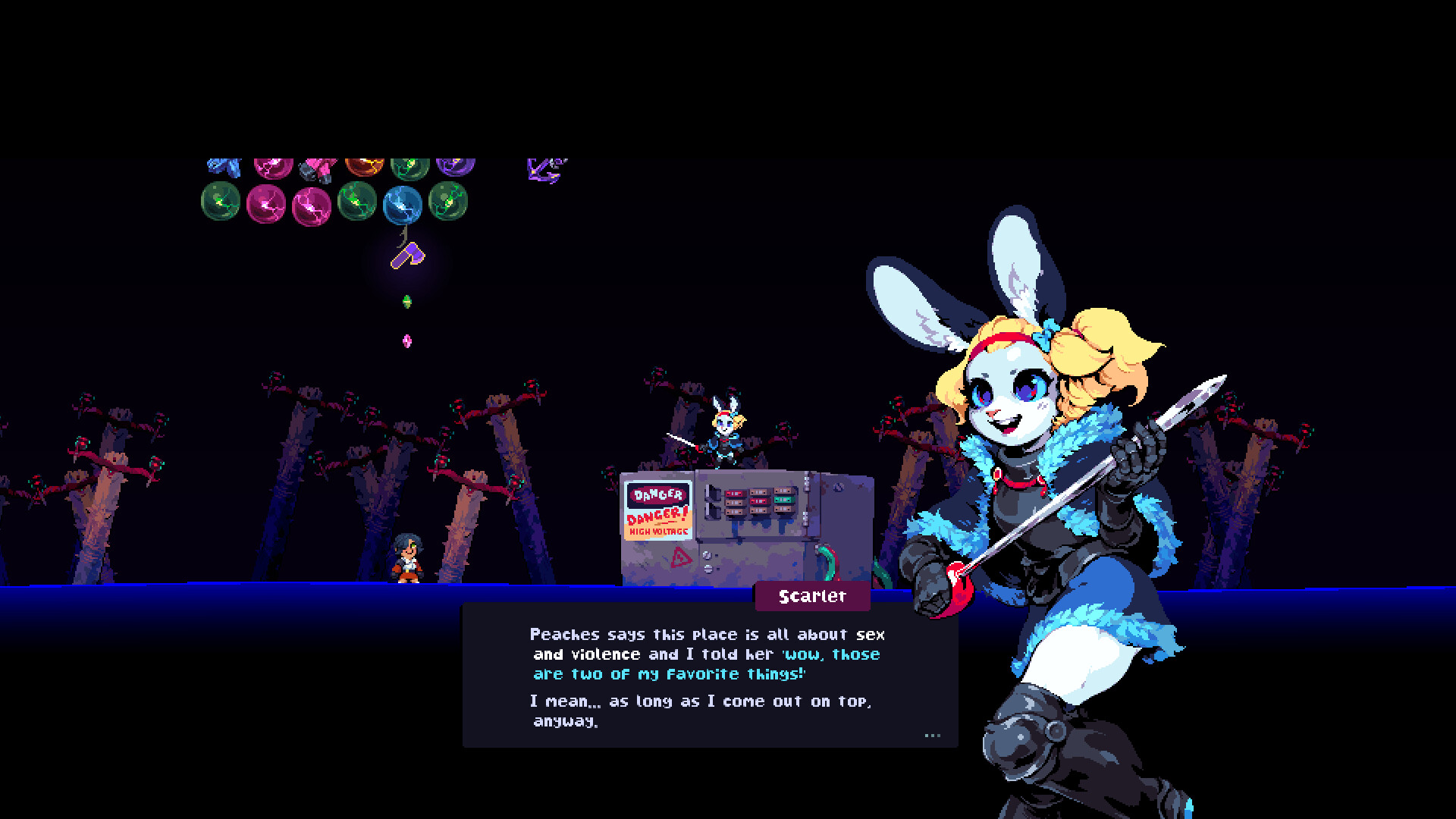Pick the pink bubble in the second row
The image size is (1456, 819).
coord(267,203)
